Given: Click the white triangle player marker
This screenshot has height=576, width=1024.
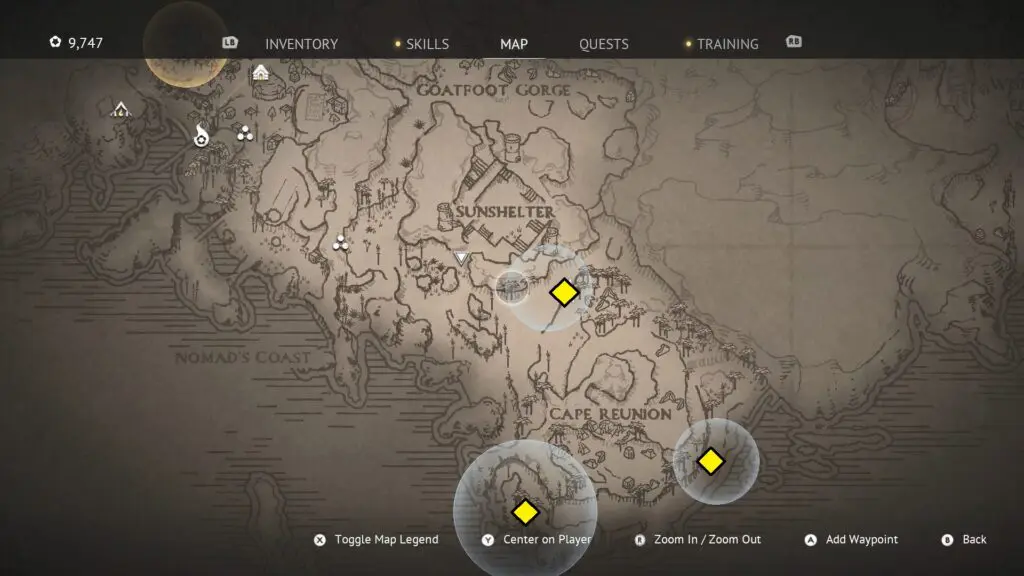Looking at the screenshot, I should click(x=461, y=258).
